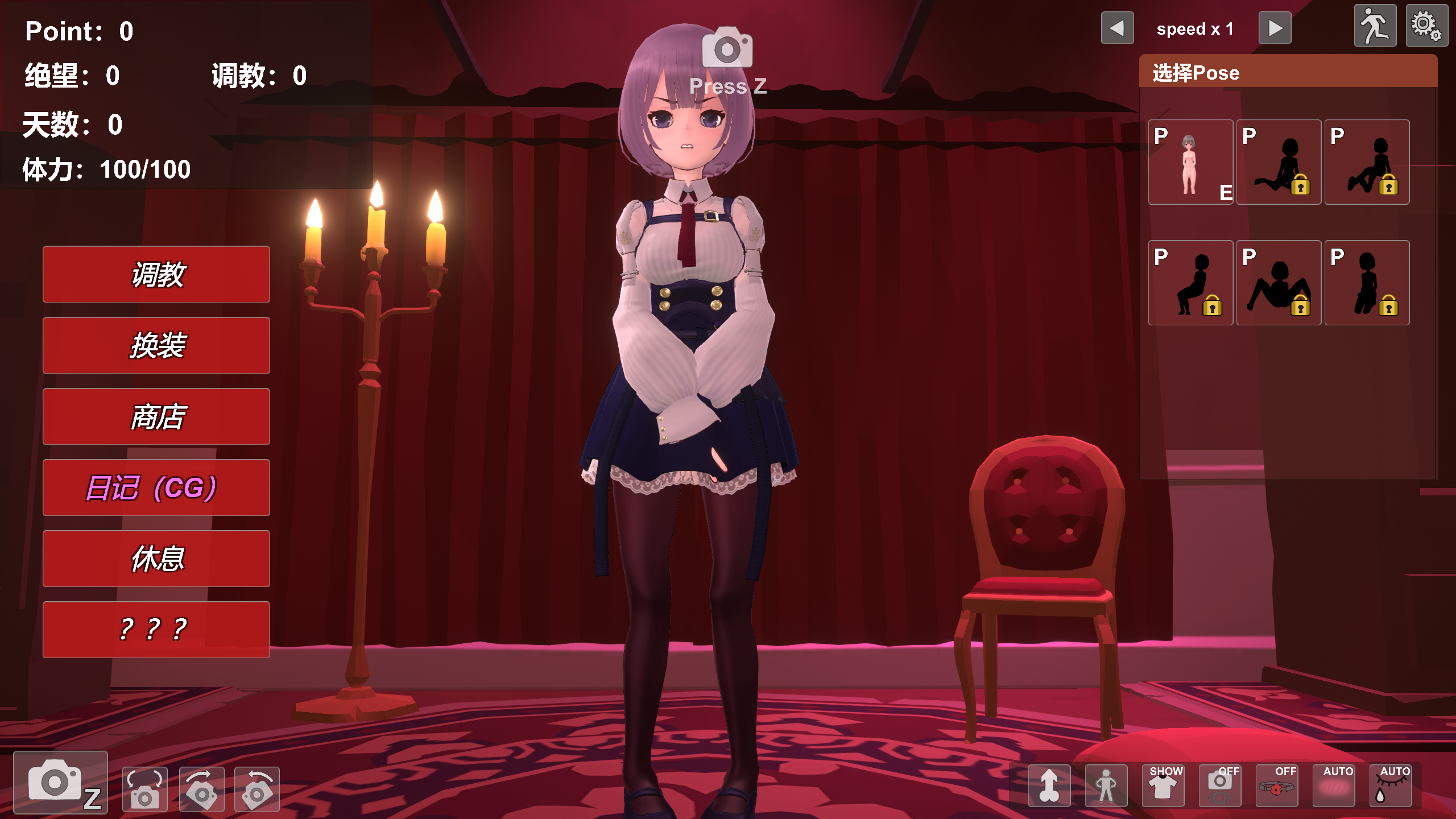This screenshot has height=819, width=1456.
Task: Open the 商店 shop menu entry
Action: tap(156, 417)
